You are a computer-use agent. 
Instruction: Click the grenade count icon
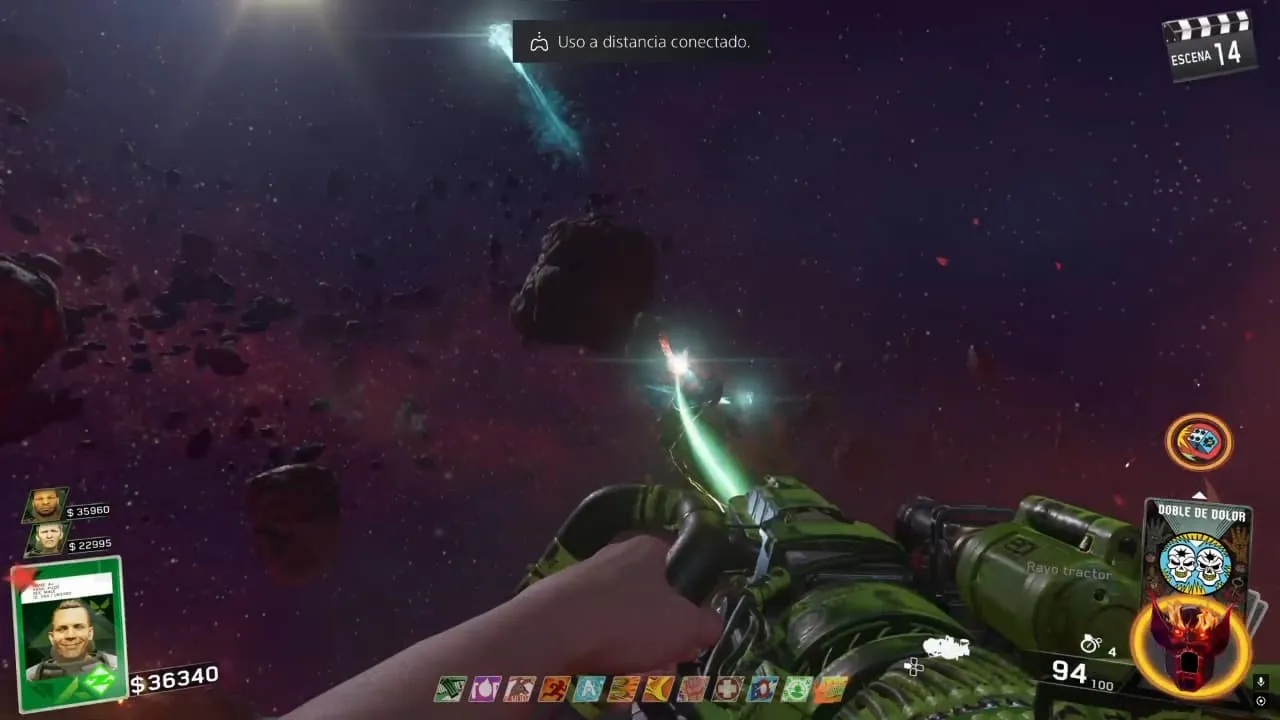[1090, 645]
